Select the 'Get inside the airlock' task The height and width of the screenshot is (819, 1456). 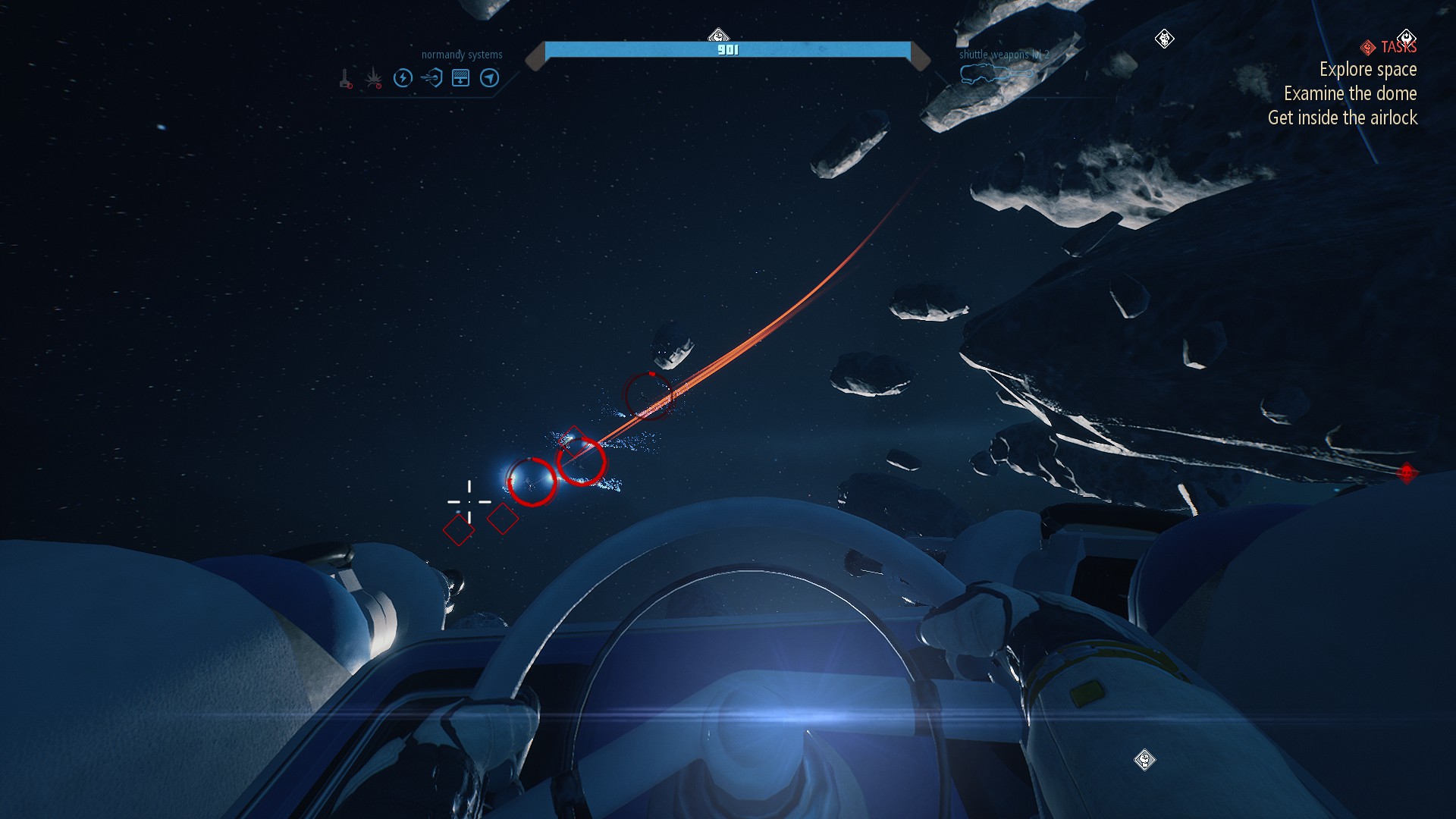pos(1342,118)
